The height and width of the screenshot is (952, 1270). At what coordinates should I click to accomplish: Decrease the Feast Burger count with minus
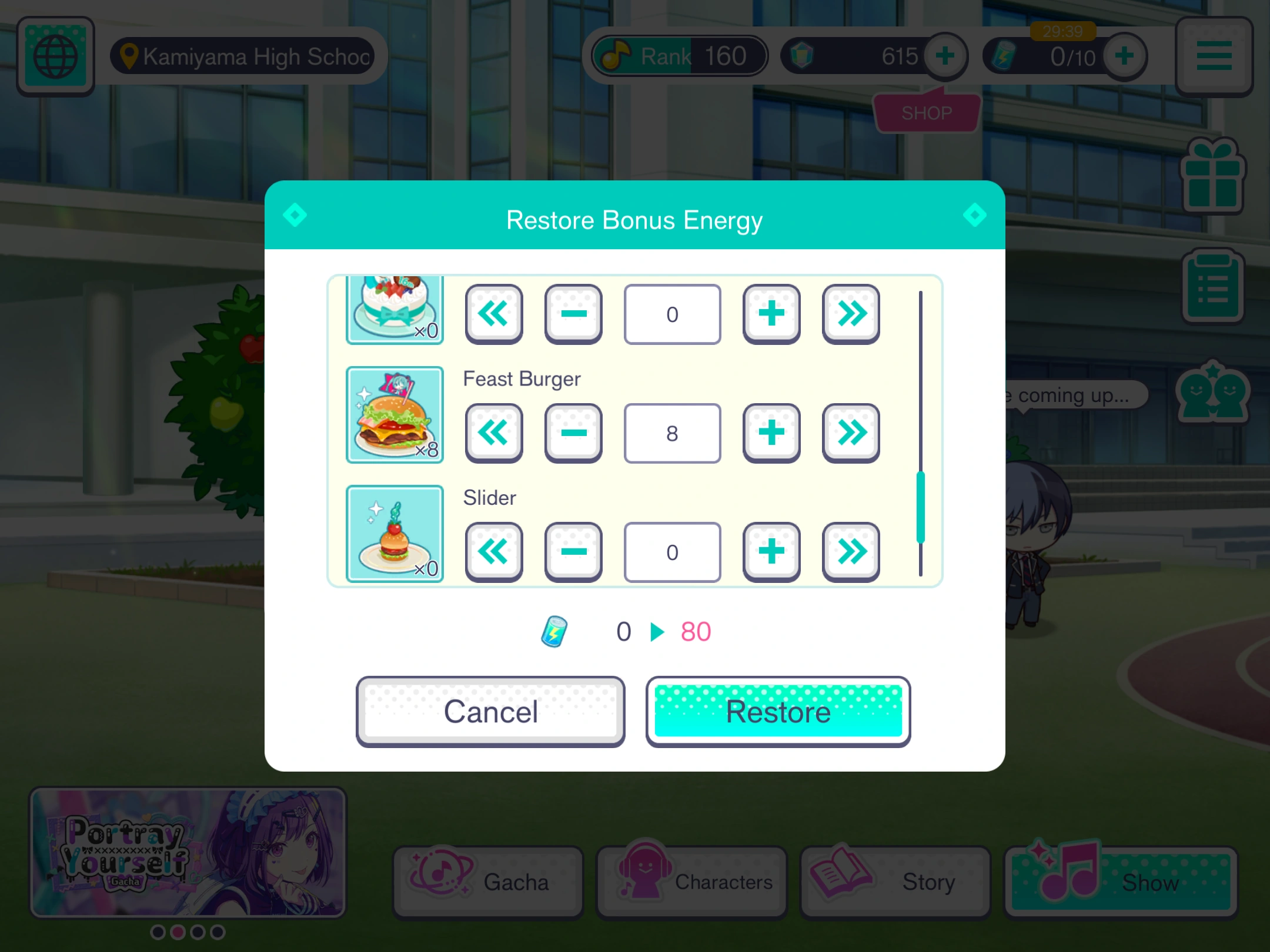[573, 433]
